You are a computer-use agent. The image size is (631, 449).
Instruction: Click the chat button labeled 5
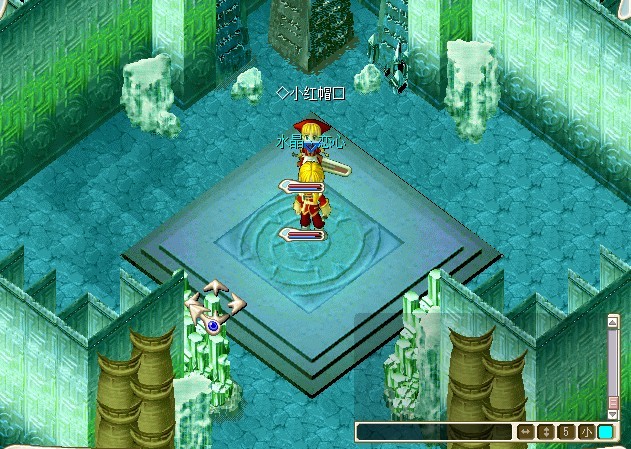[565, 432]
